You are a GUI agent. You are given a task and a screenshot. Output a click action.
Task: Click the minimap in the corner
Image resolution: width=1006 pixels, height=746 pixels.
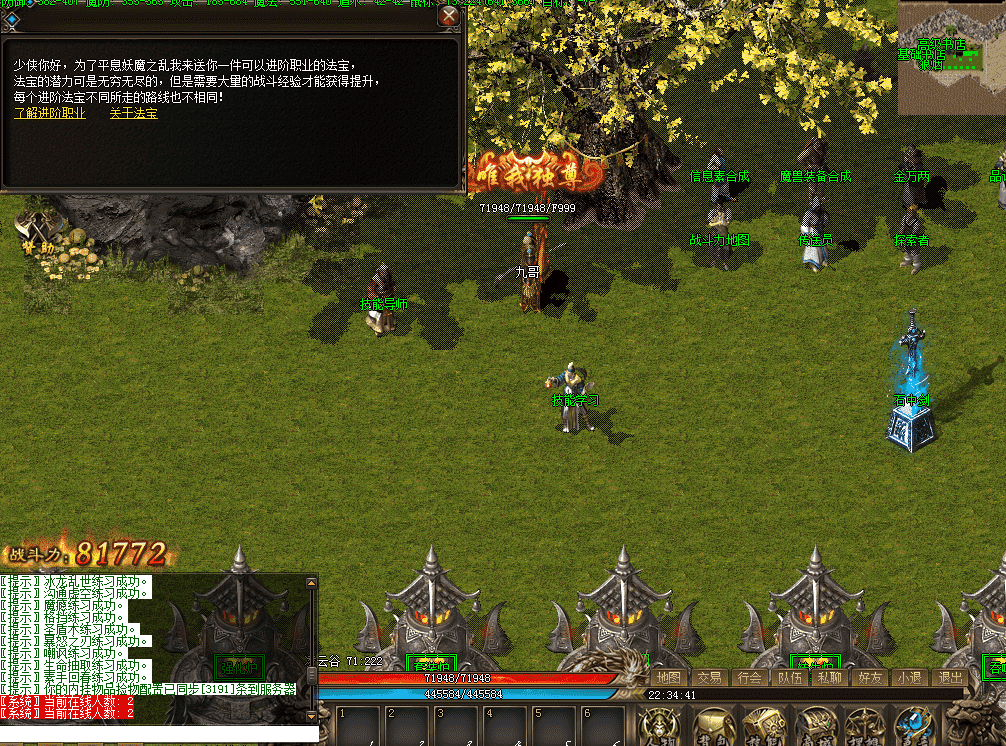click(951, 58)
